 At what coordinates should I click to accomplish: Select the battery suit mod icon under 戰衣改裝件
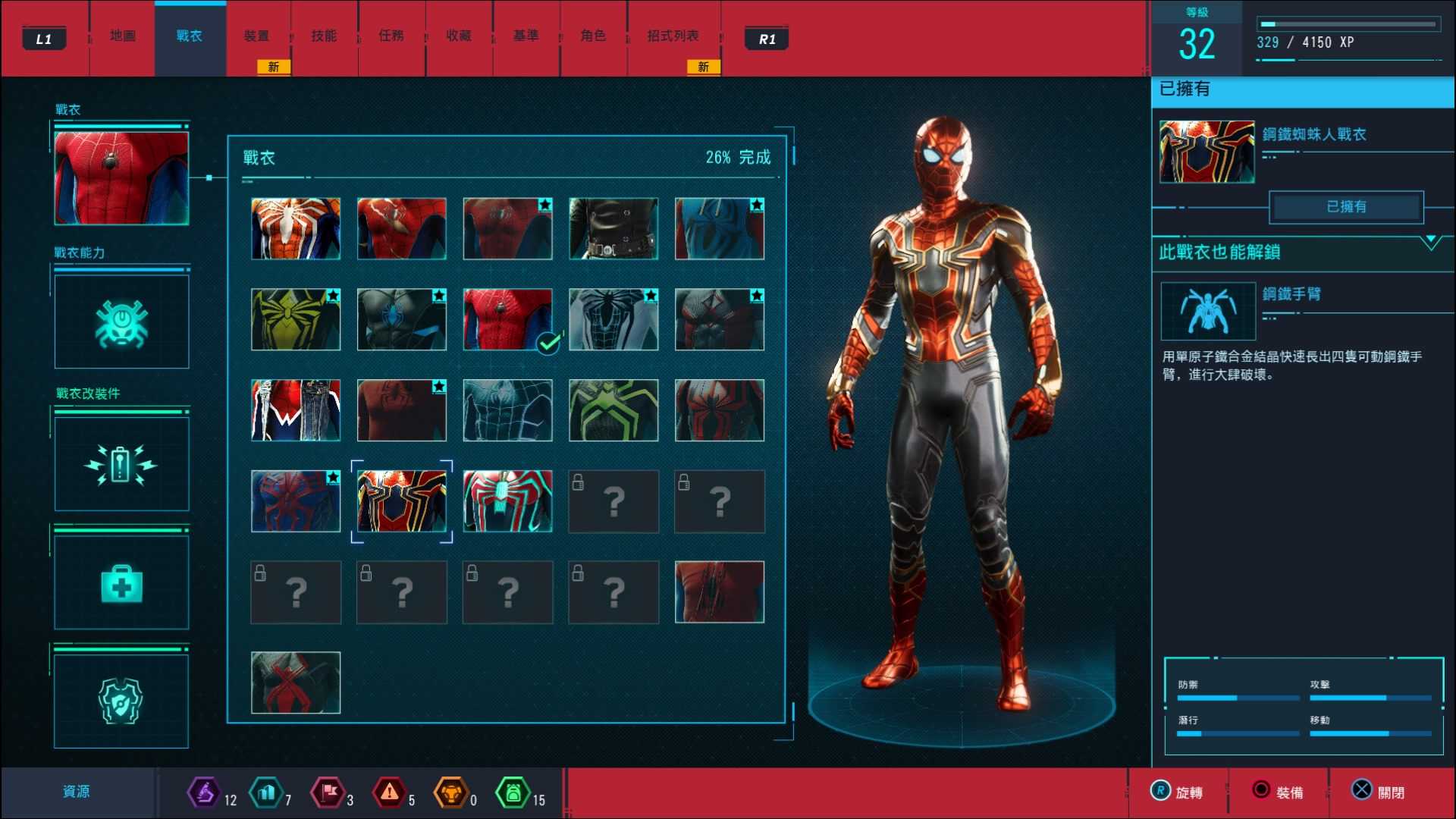coord(121,464)
